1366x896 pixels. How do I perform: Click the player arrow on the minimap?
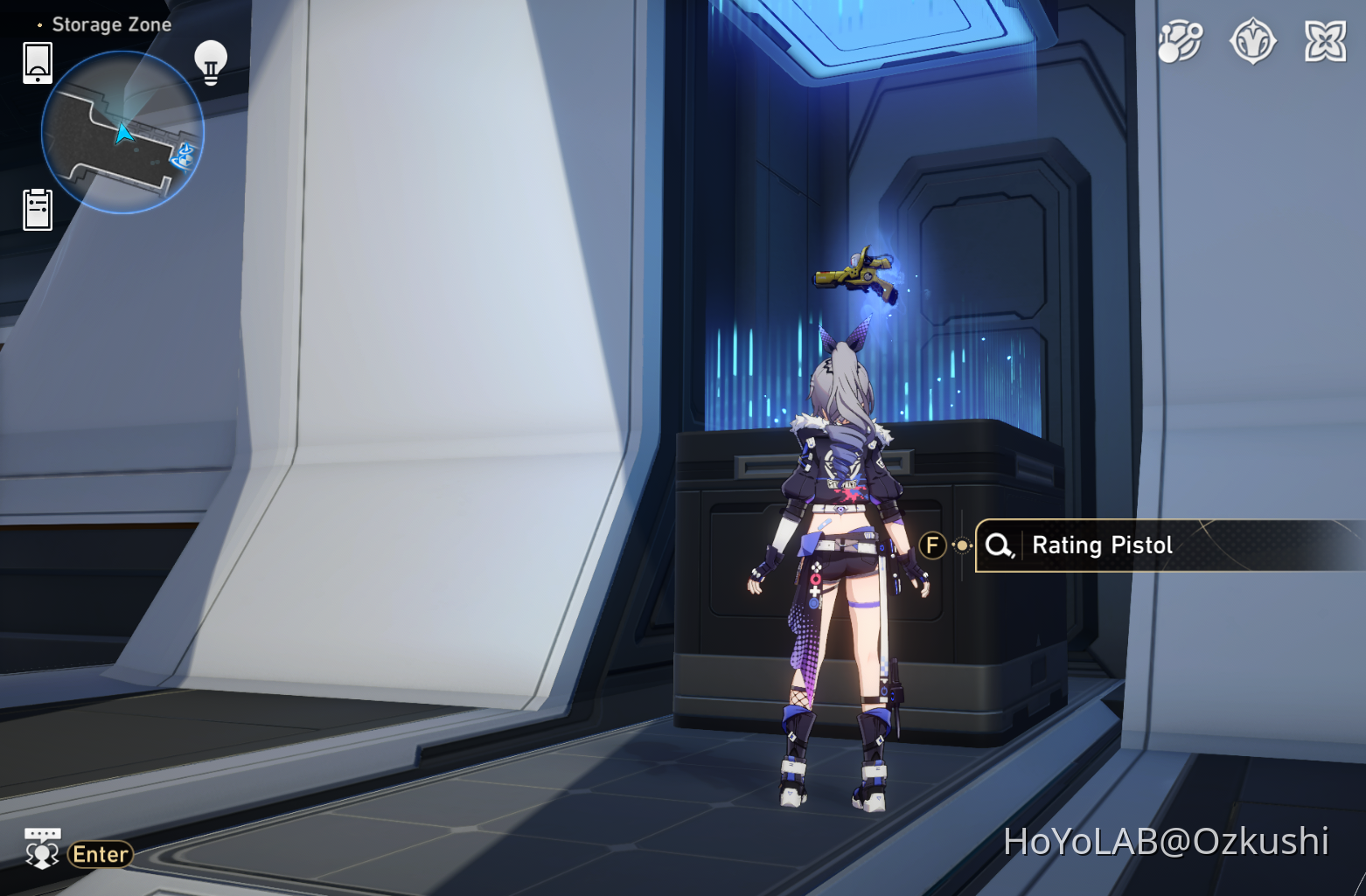(125, 131)
